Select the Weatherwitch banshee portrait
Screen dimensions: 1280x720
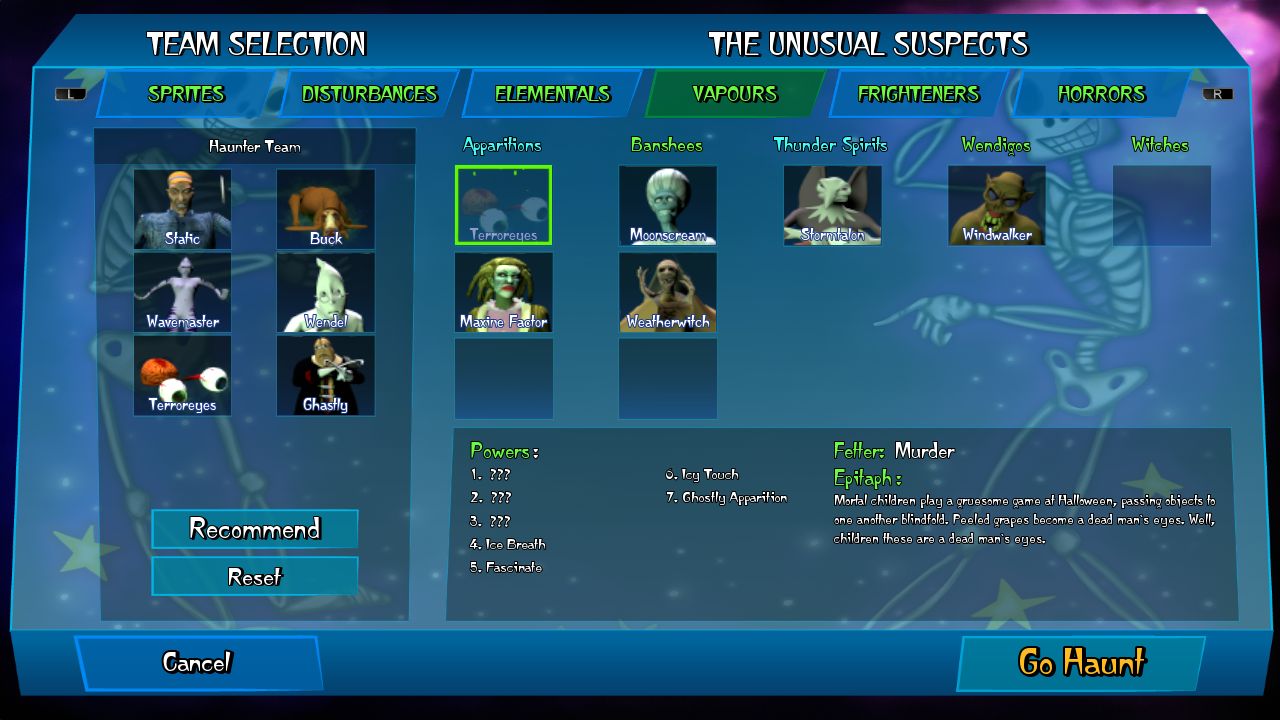pos(667,292)
